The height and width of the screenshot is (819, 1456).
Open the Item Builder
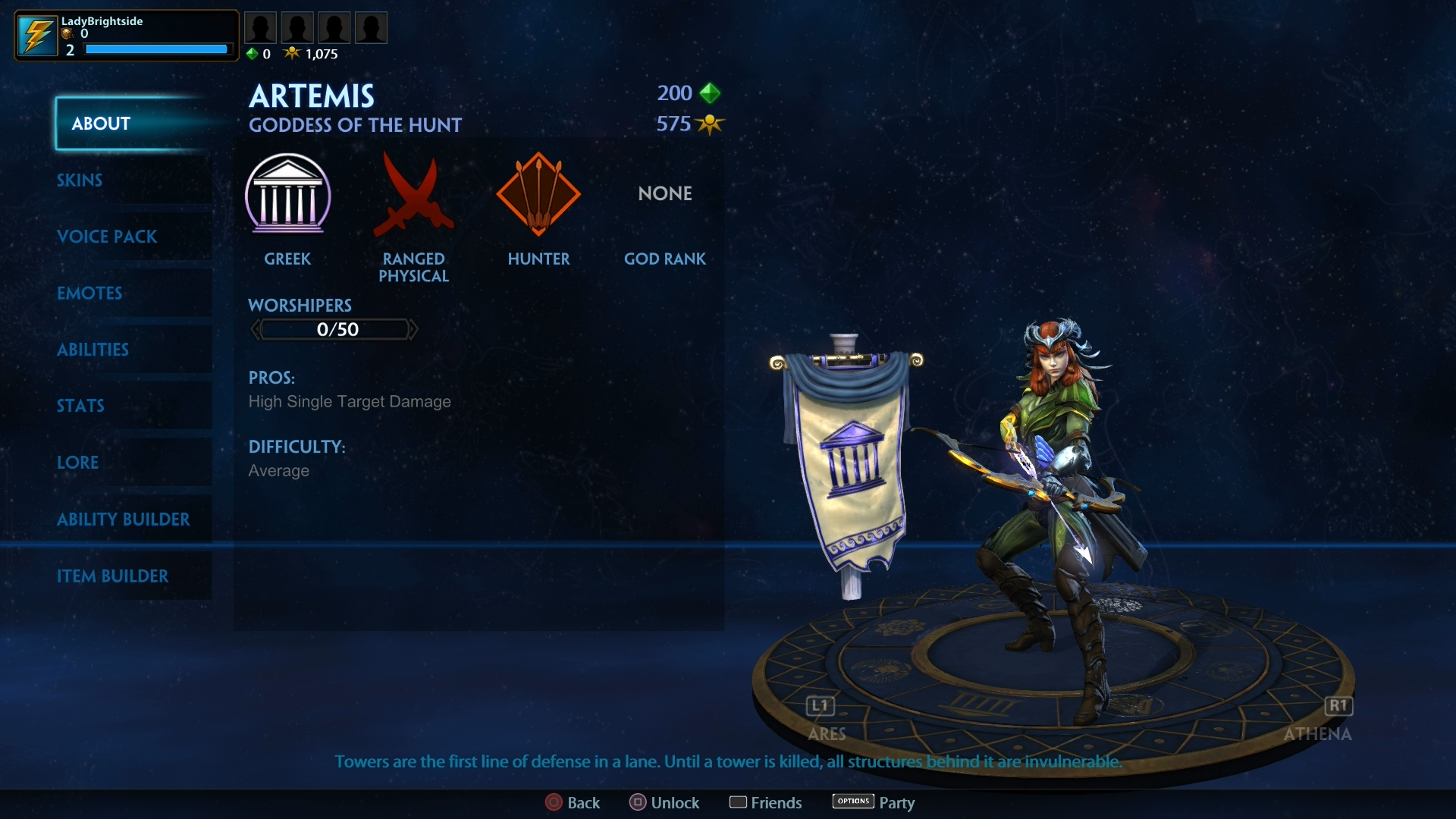coord(114,576)
